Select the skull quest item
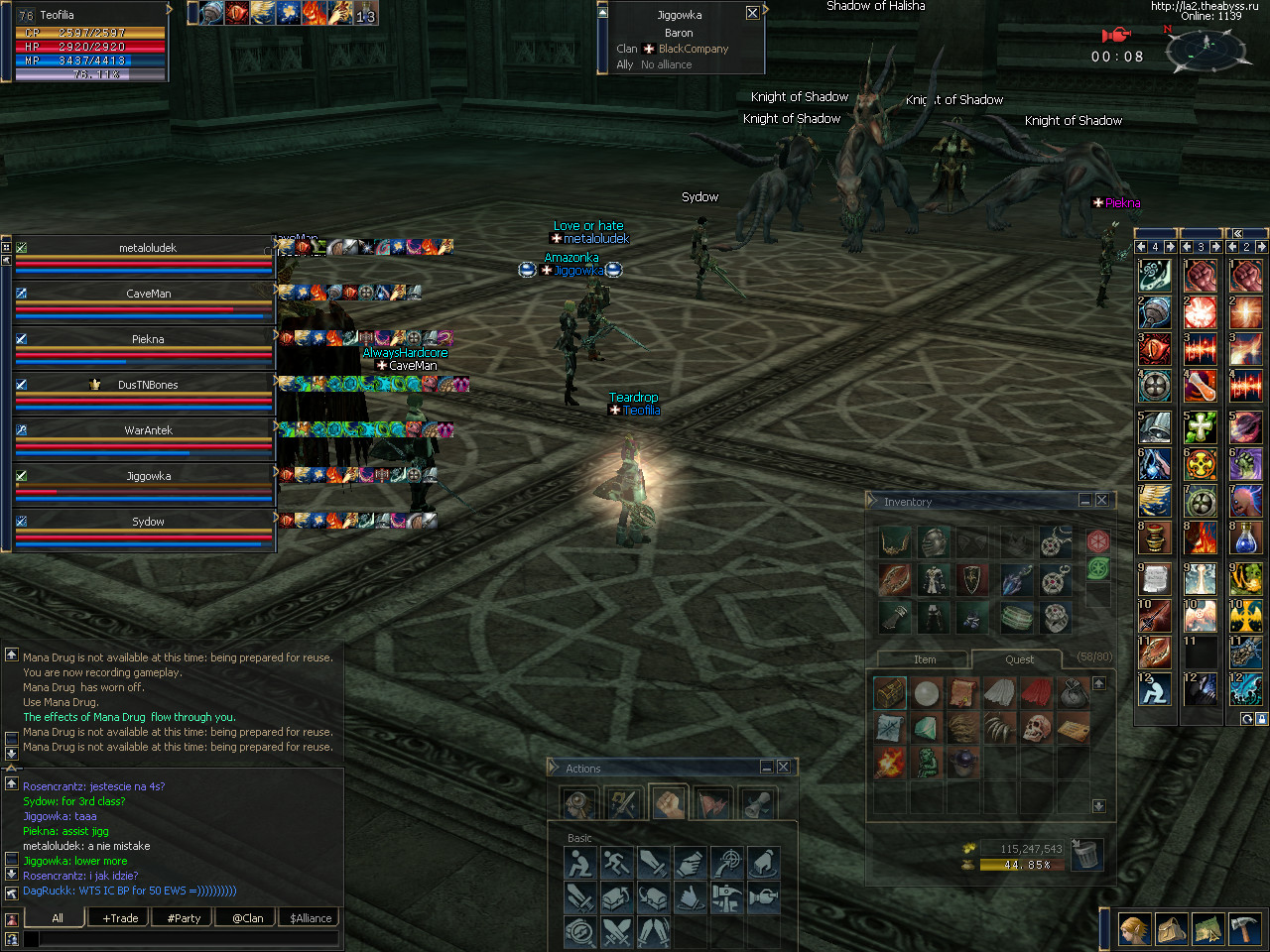This screenshot has width=1270, height=952. pyautogui.click(x=1036, y=729)
